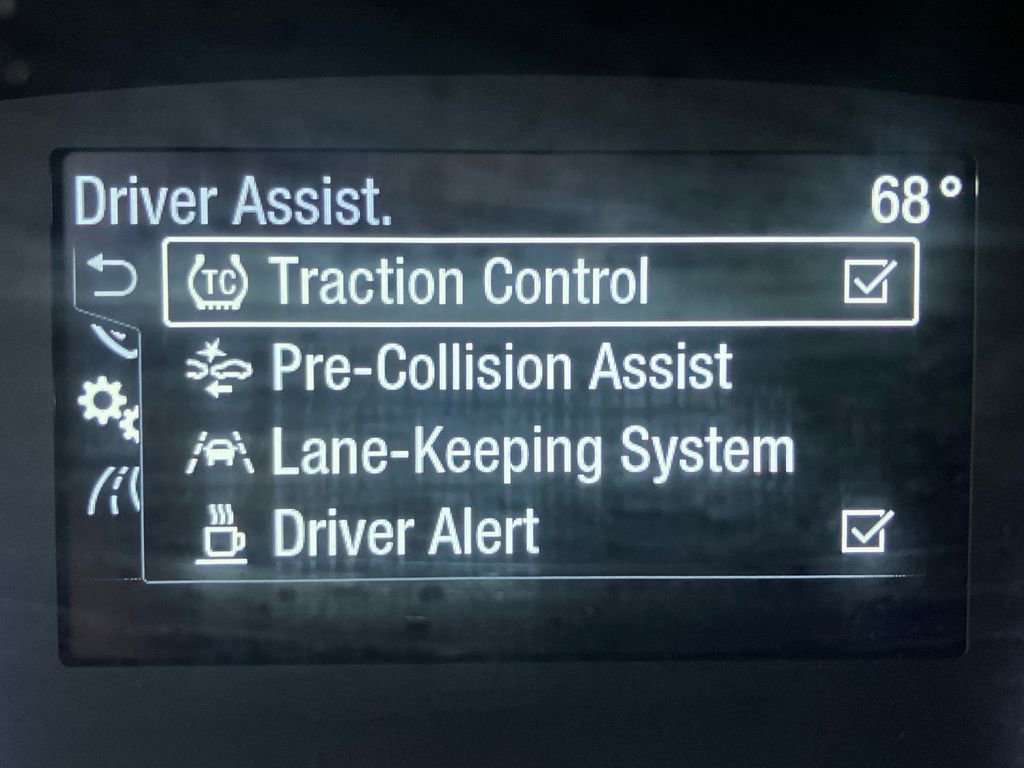Open Lane-Keeping System settings
This screenshot has height=768, width=1024.
click(x=532, y=452)
